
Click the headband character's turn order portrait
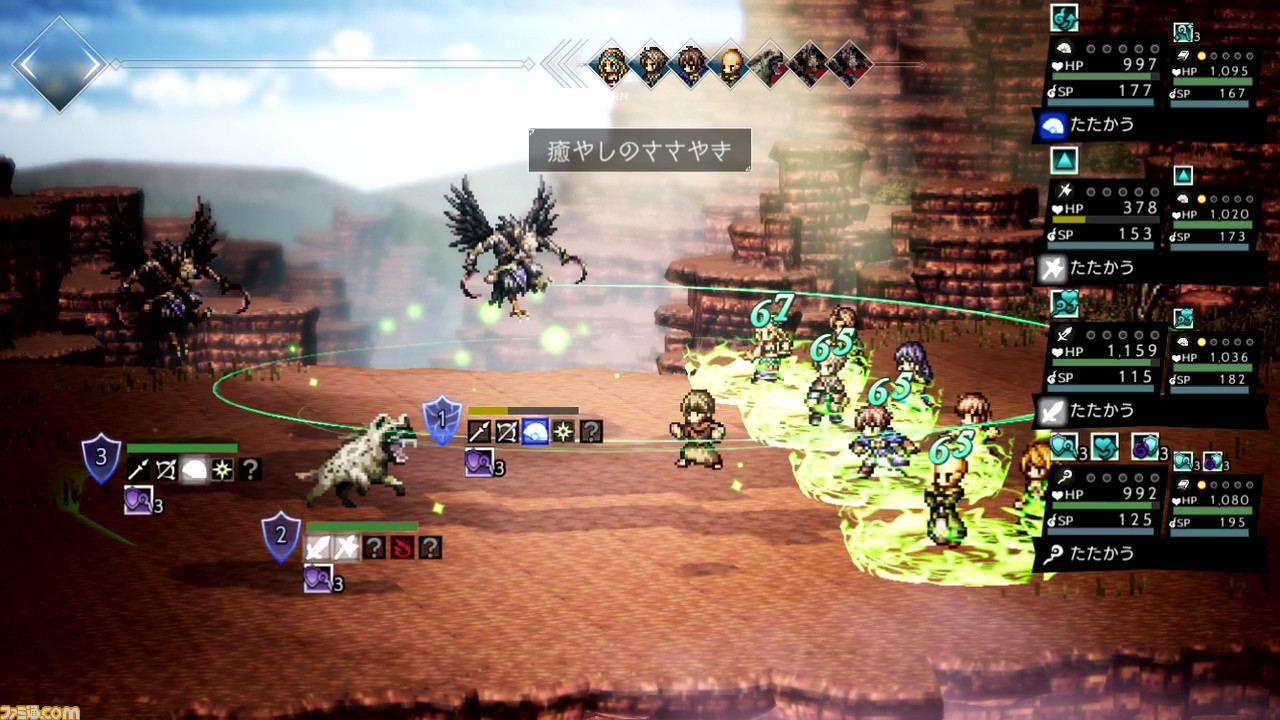coord(609,65)
